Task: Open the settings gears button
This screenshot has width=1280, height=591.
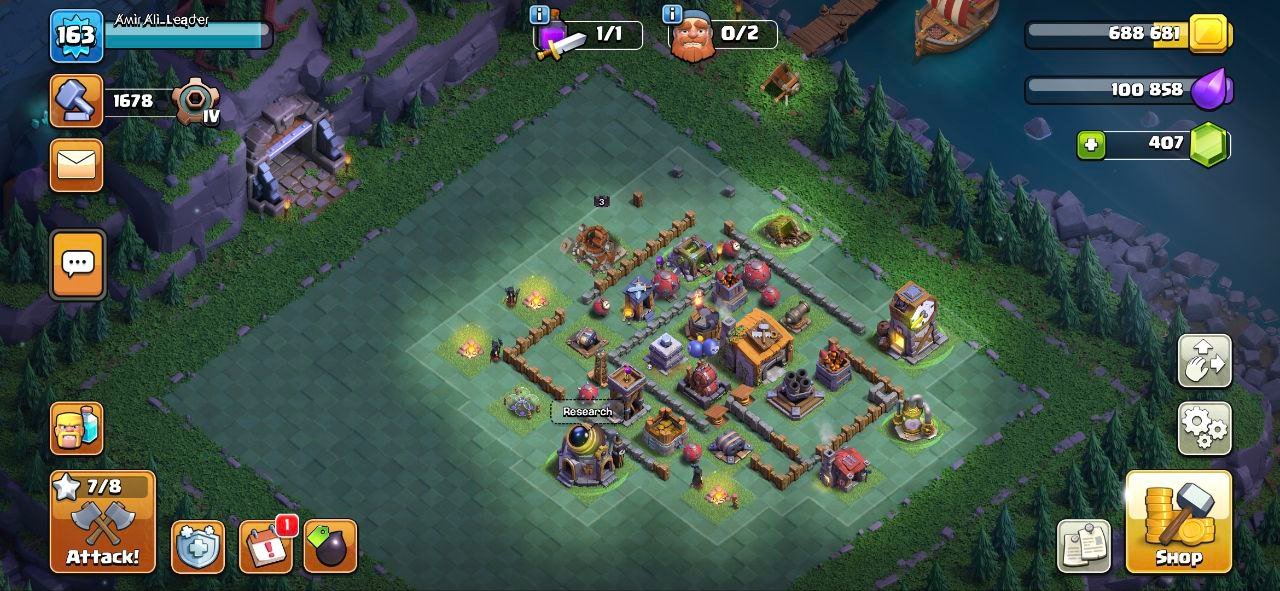Action: pyautogui.click(x=1204, y=429)
